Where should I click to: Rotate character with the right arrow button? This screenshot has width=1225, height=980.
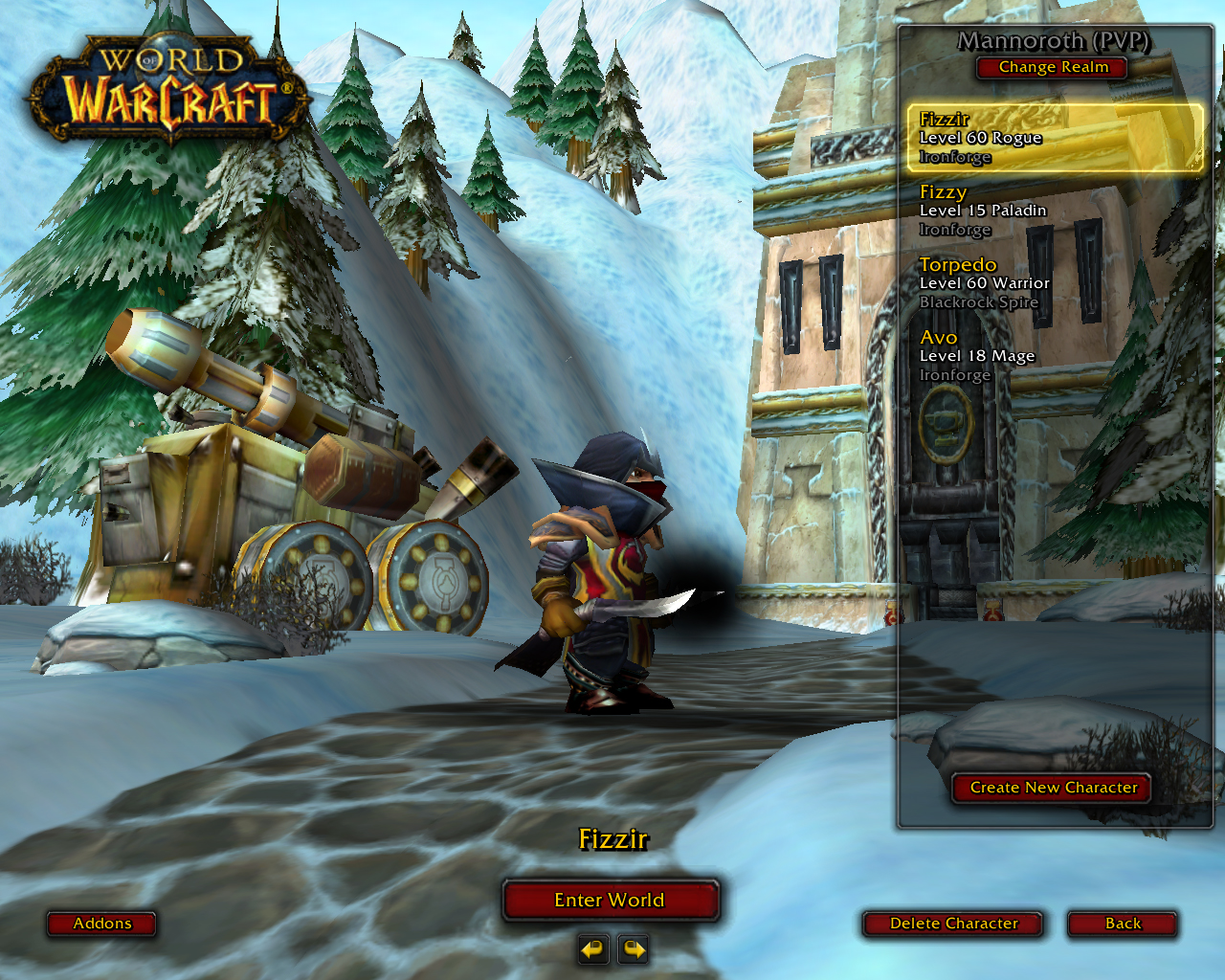tap(634, 949)
